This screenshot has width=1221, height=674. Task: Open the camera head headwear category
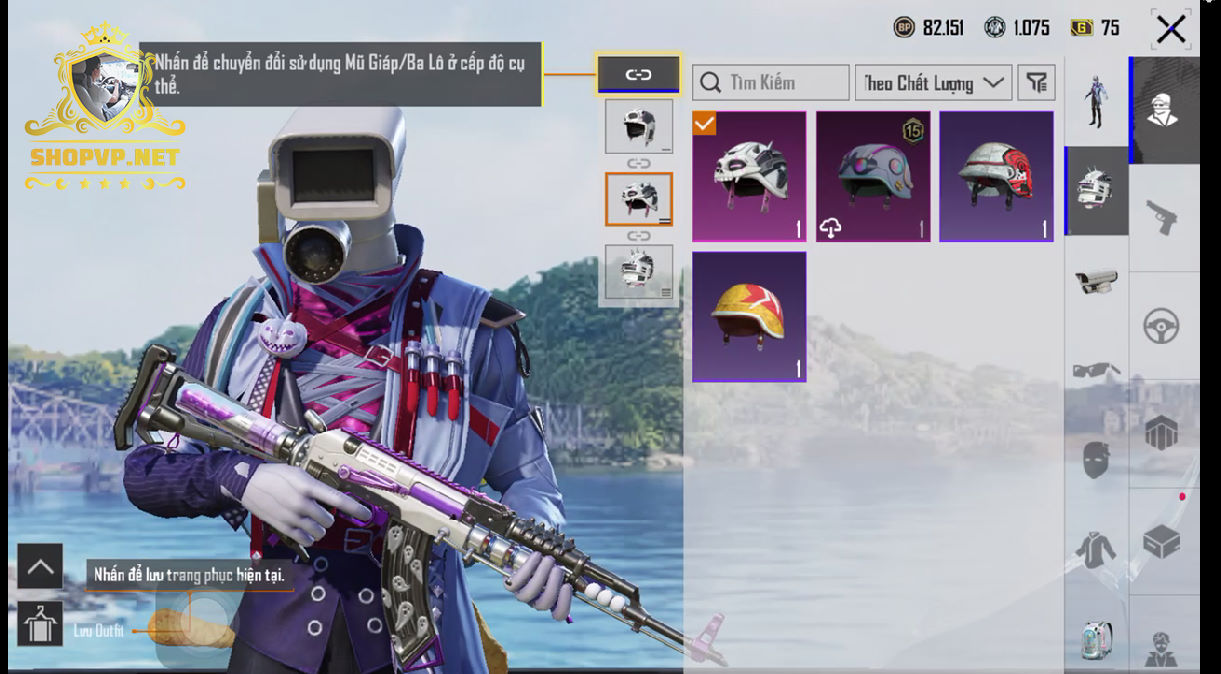pyautogui.click(x=1096, y=281)
